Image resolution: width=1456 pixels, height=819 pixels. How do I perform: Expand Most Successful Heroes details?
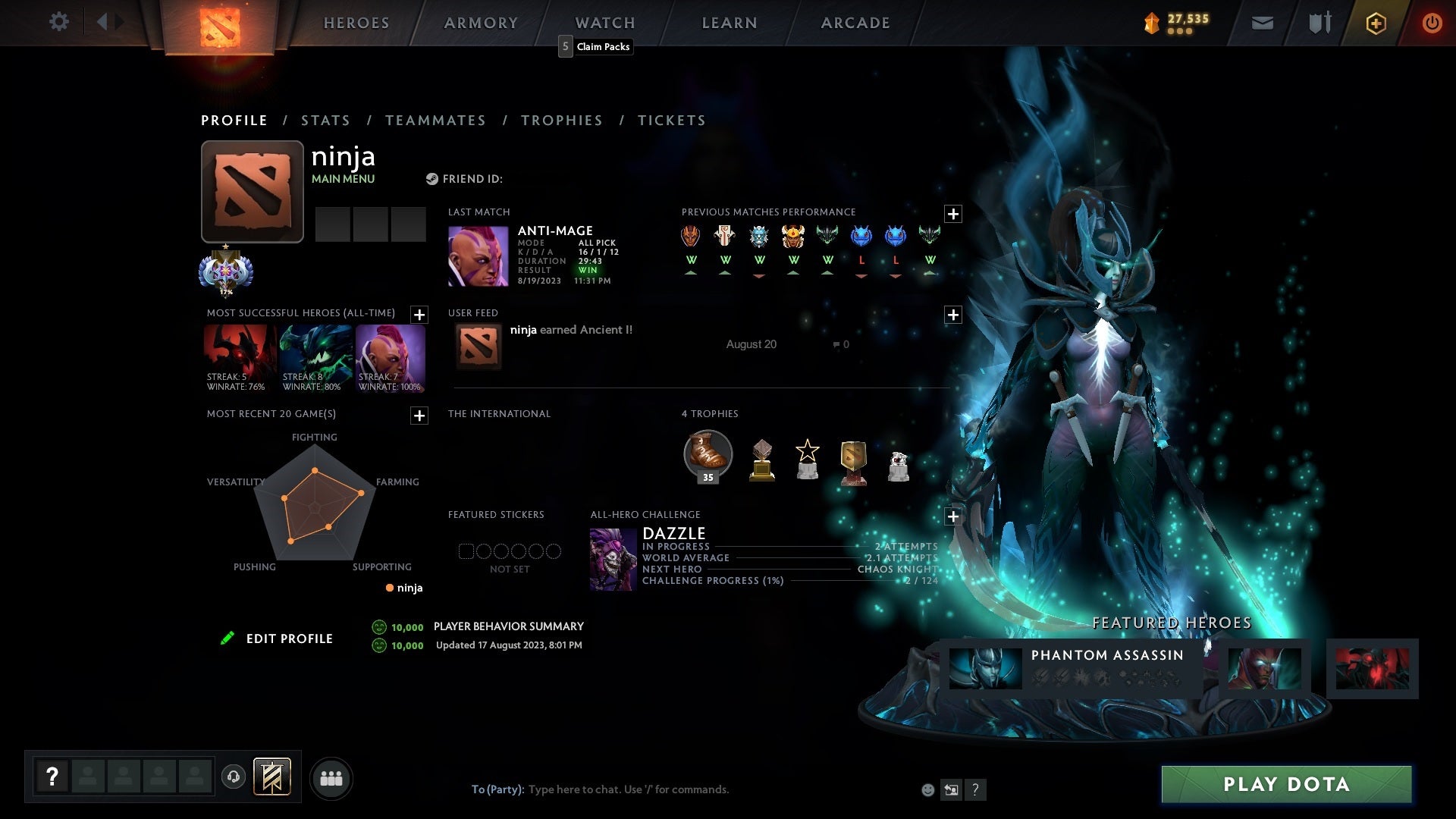coord(418,315)
